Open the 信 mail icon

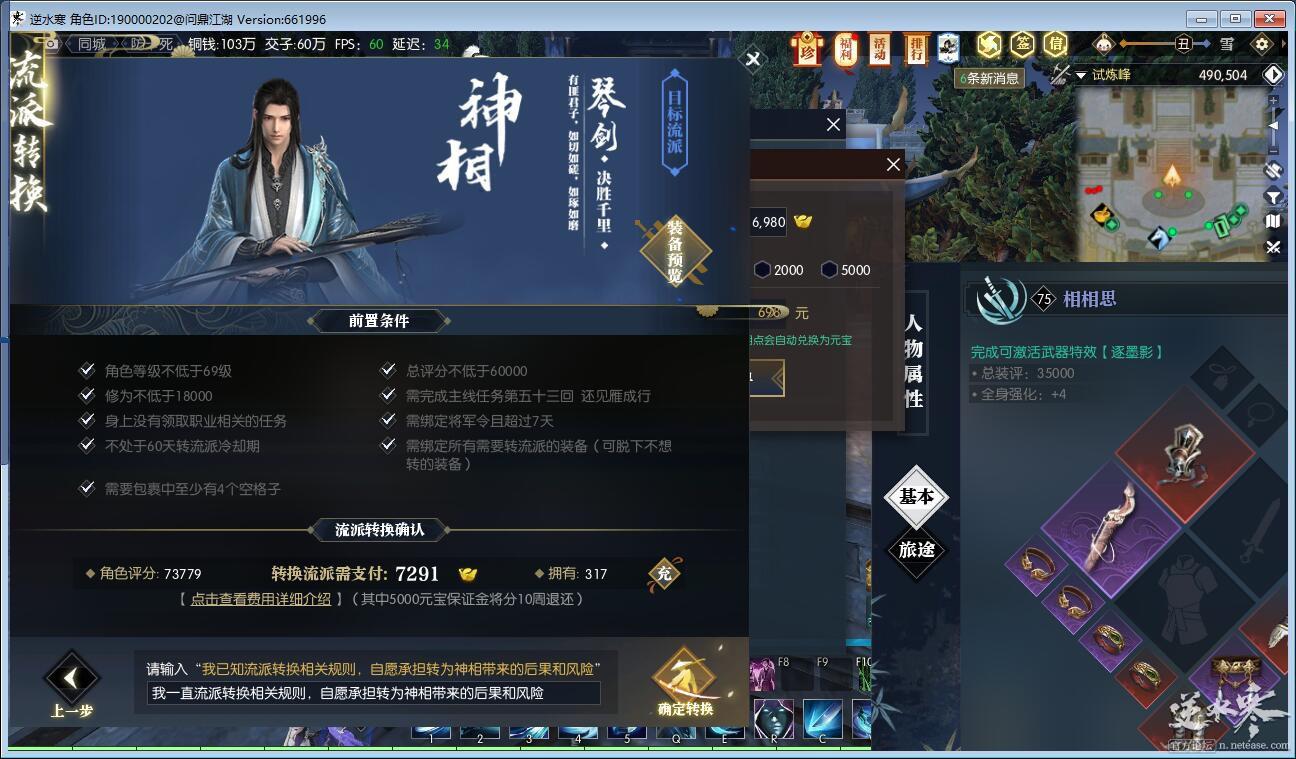tap(1057, 44)
